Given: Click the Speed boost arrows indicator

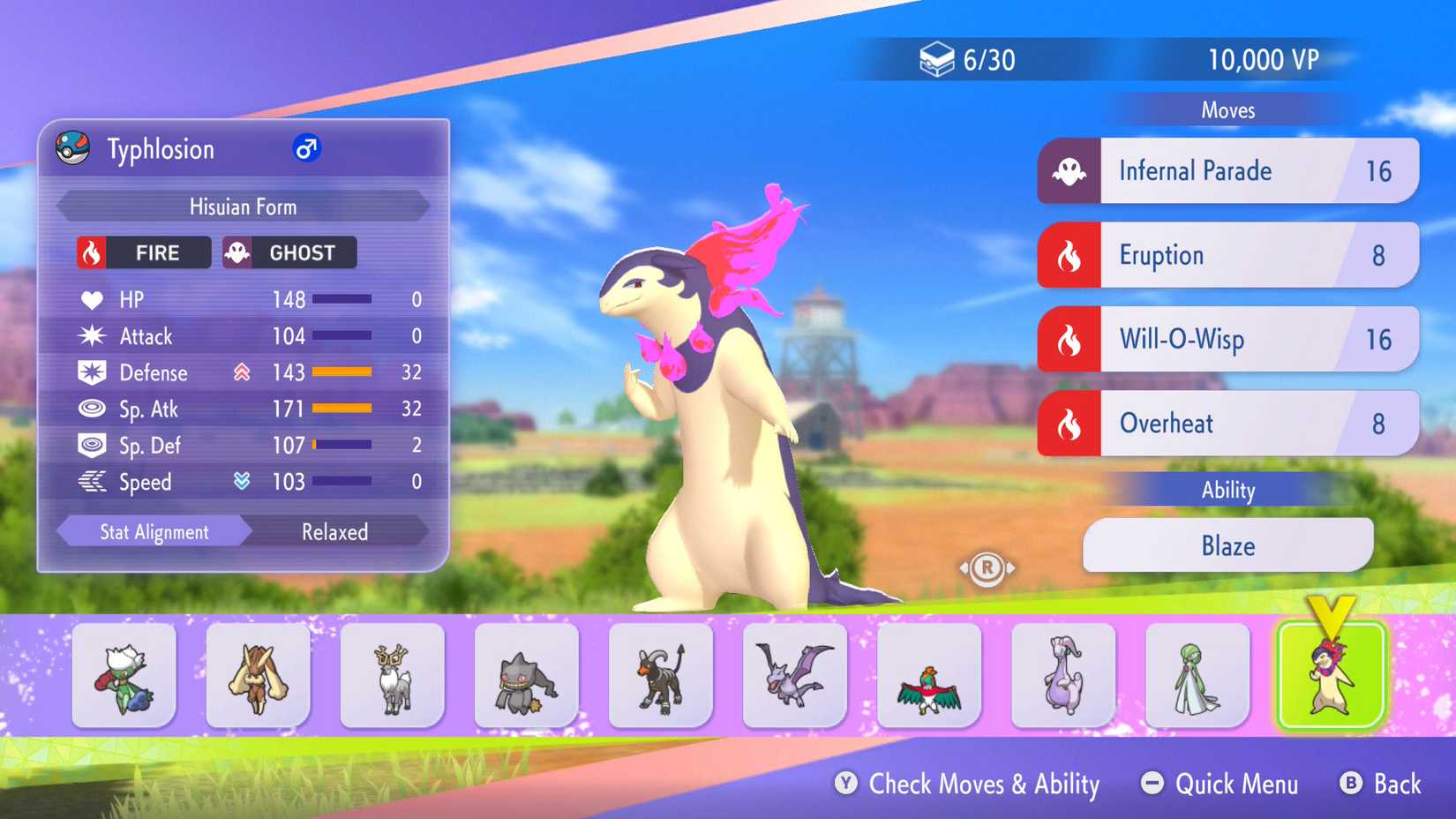Looking at the screenshot, I should pos(245,482).
